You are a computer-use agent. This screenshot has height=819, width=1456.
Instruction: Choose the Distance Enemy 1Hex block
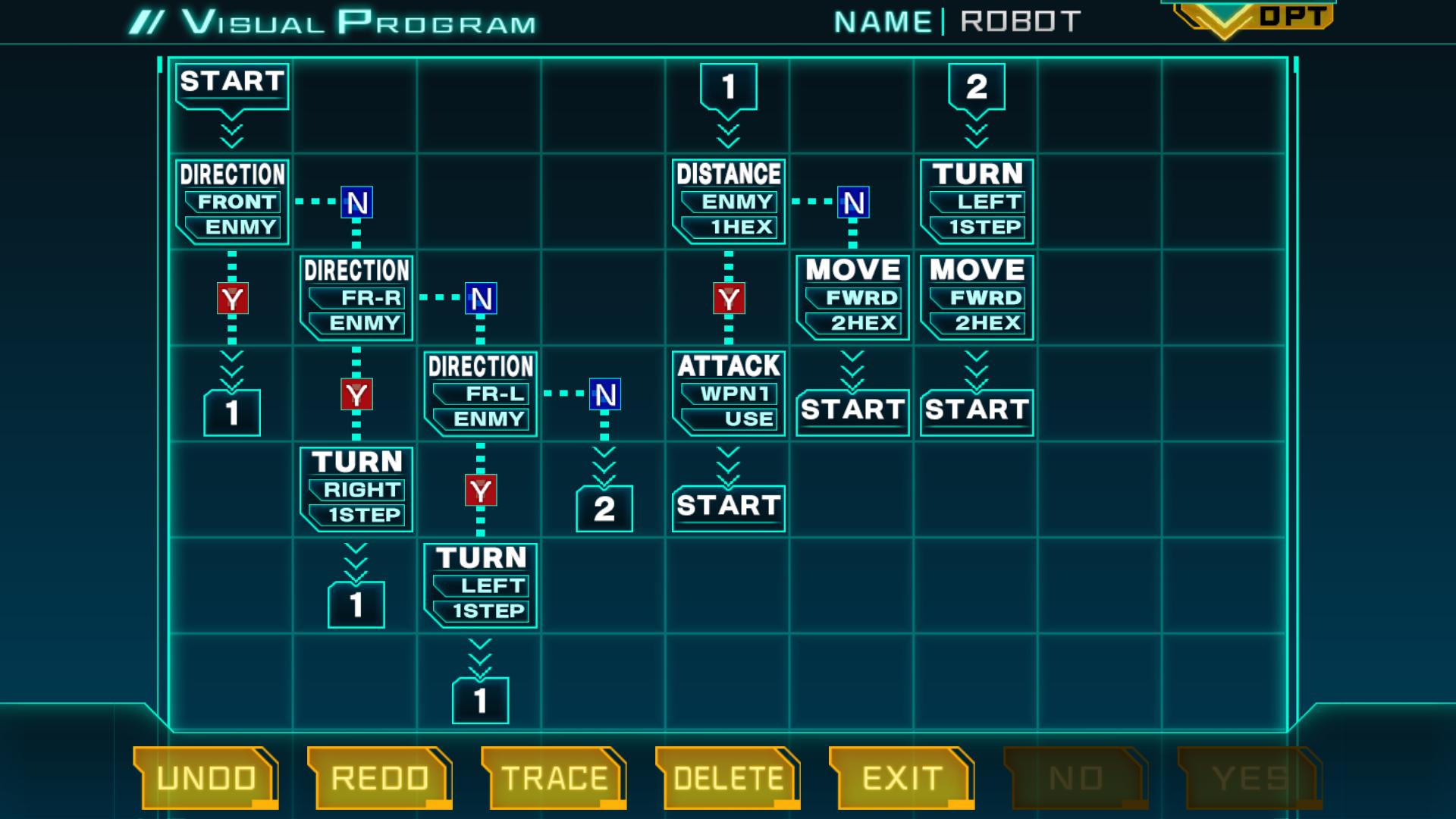[x=728, y=202]
